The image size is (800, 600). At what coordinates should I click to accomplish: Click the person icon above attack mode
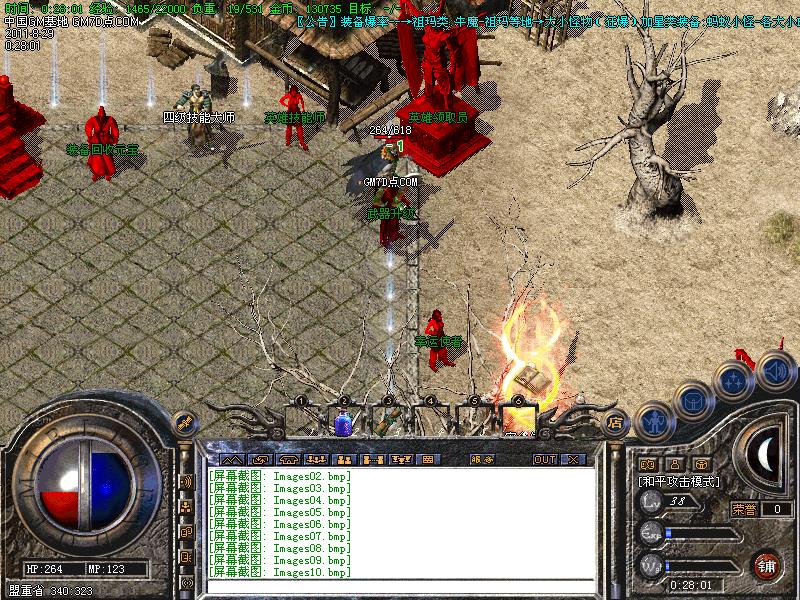pyautogui.click(x=675, y=464)
